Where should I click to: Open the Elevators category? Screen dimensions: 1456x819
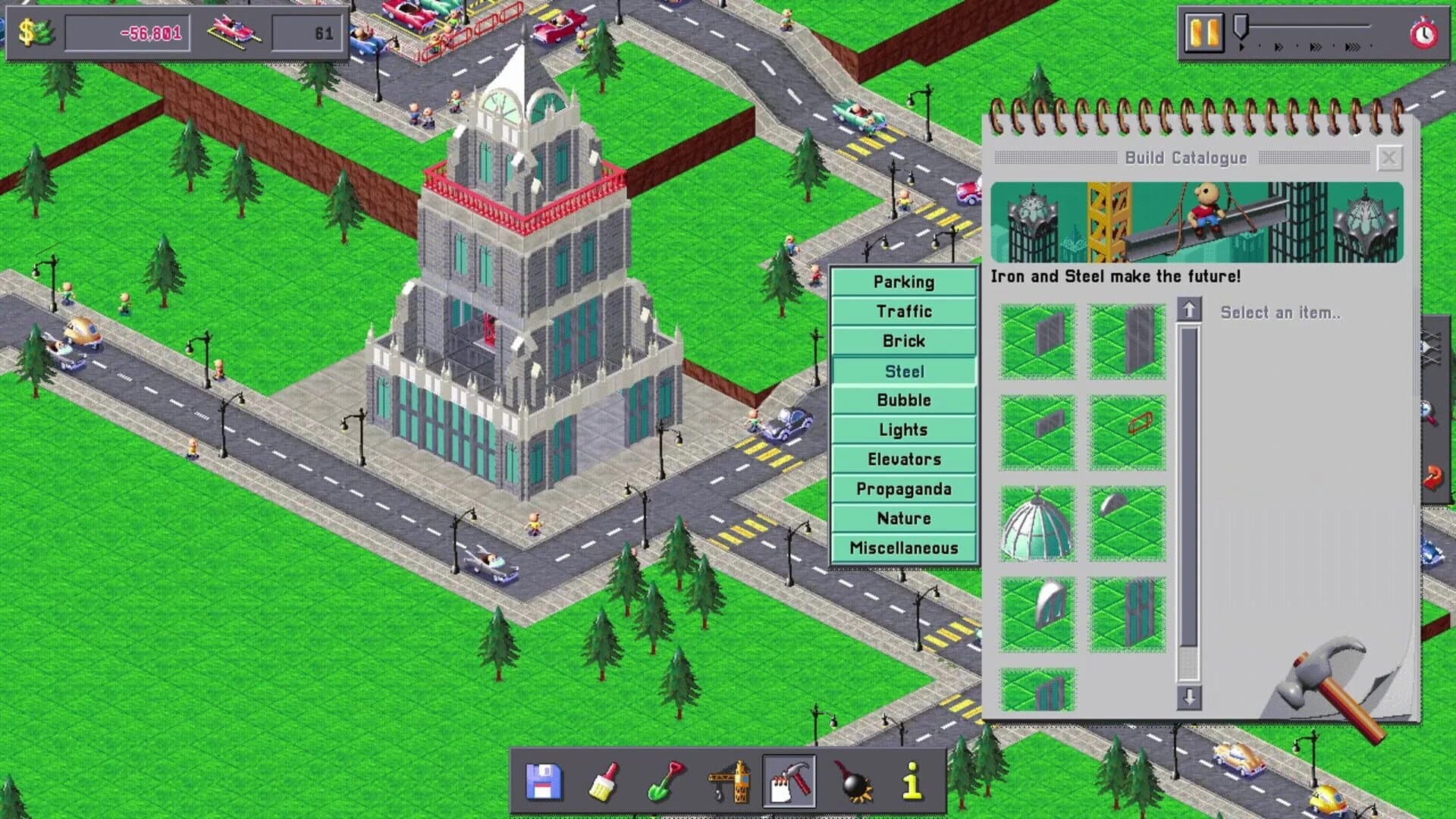click(903, 459)
